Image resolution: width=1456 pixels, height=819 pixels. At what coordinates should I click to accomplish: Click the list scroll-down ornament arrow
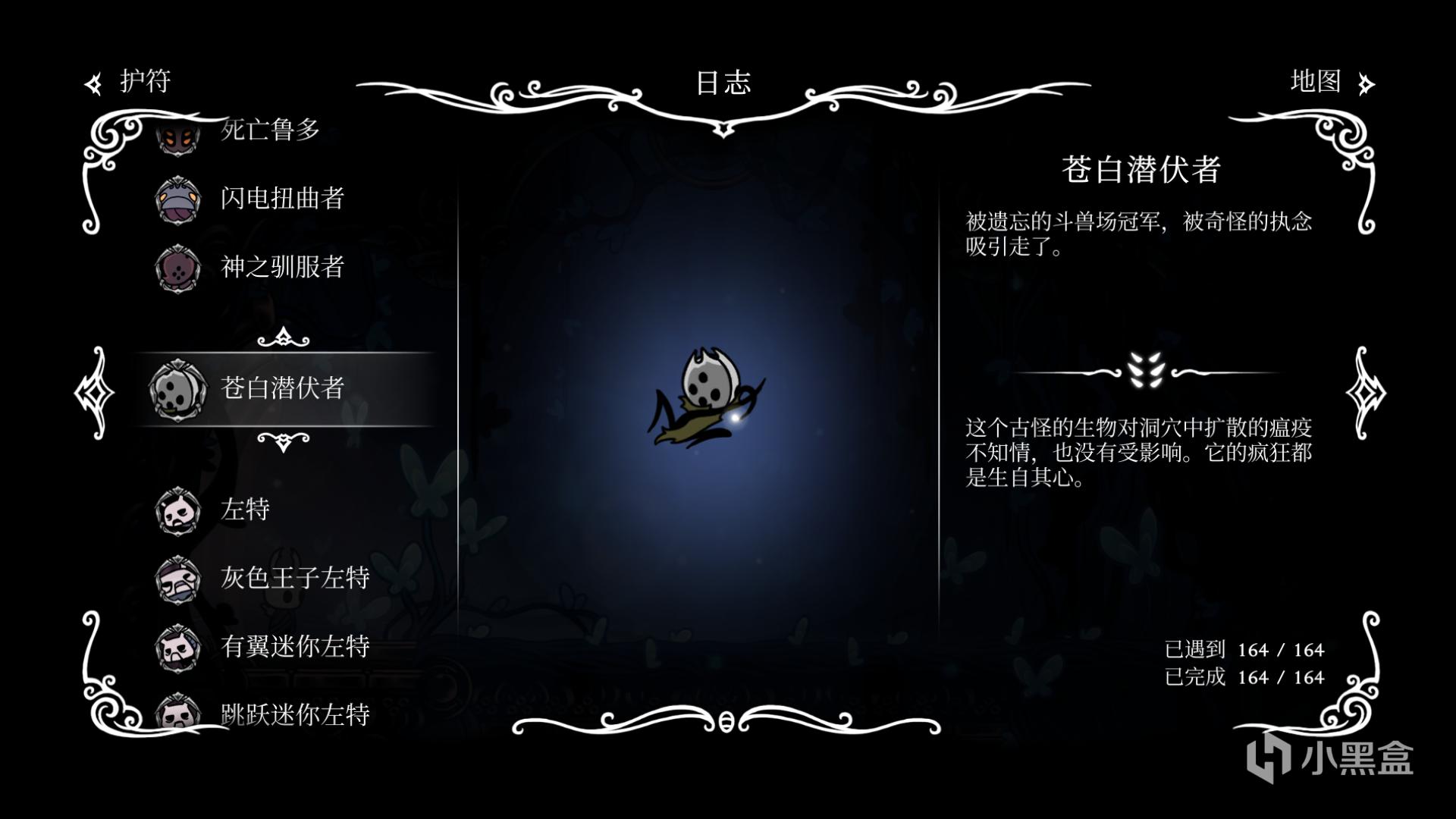283,441
